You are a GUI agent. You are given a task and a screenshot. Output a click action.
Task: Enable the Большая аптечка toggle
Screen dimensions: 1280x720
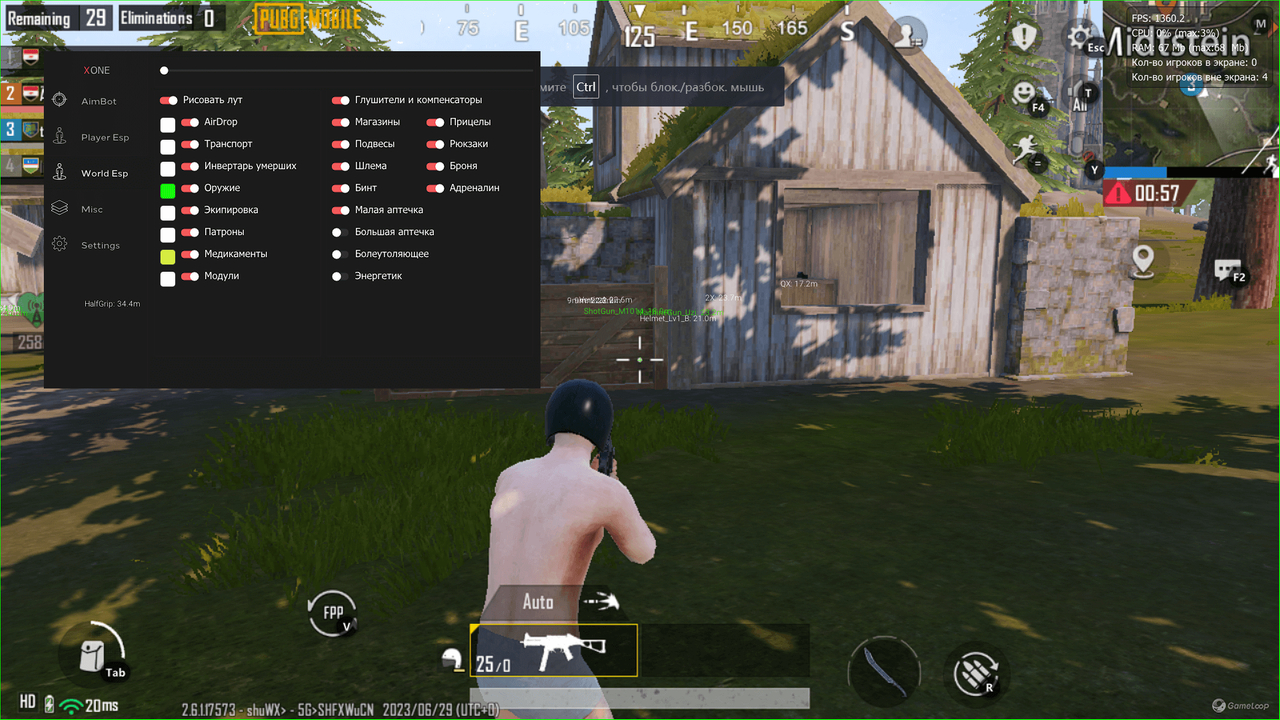pos(339,231)
